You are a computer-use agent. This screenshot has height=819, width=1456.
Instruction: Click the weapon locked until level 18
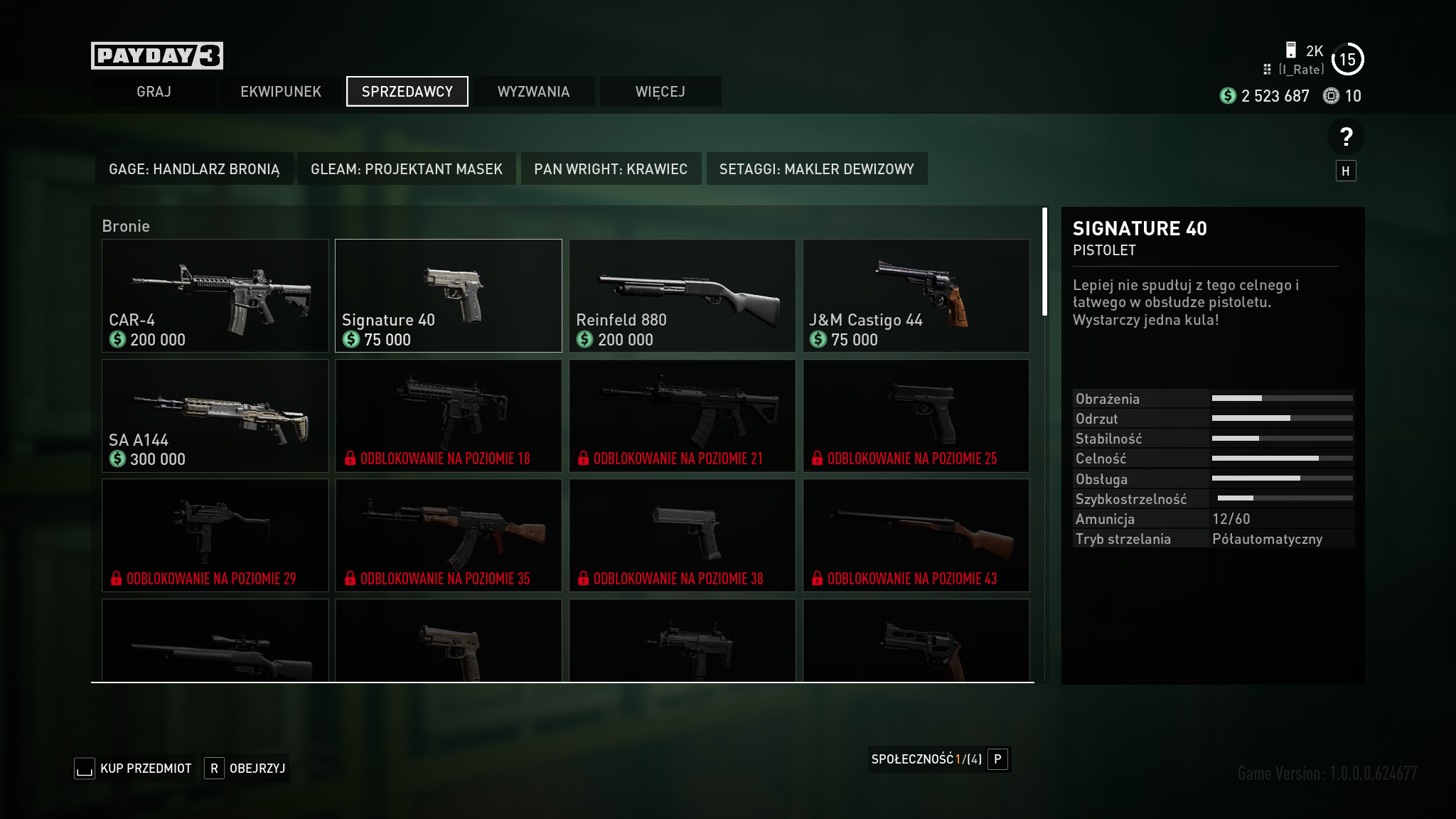pyautogui.click(x=449, y=416)
